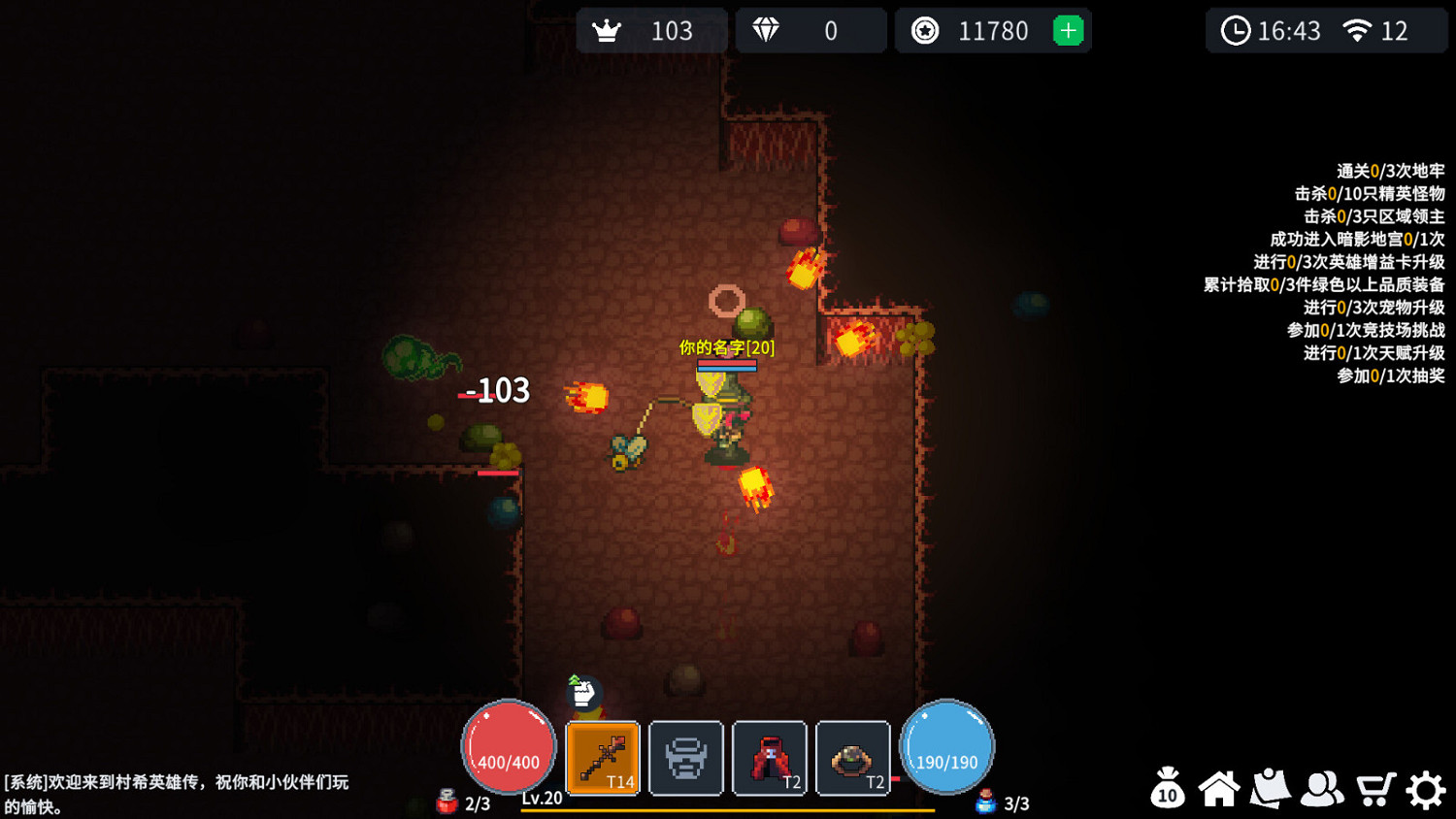Open the system chat message box

pos(177,794)
